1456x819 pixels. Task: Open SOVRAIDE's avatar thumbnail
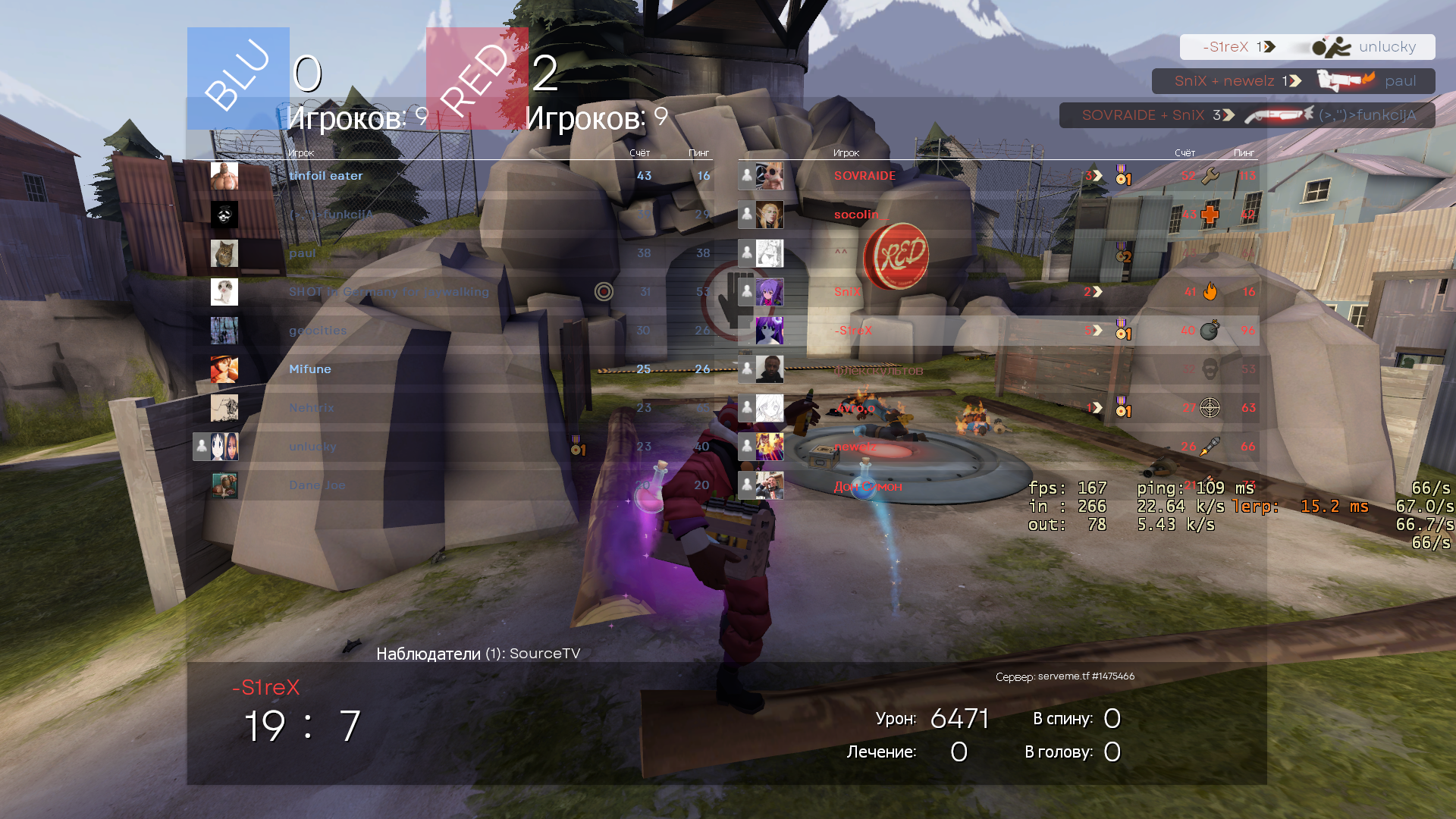[x=769, y=176]
